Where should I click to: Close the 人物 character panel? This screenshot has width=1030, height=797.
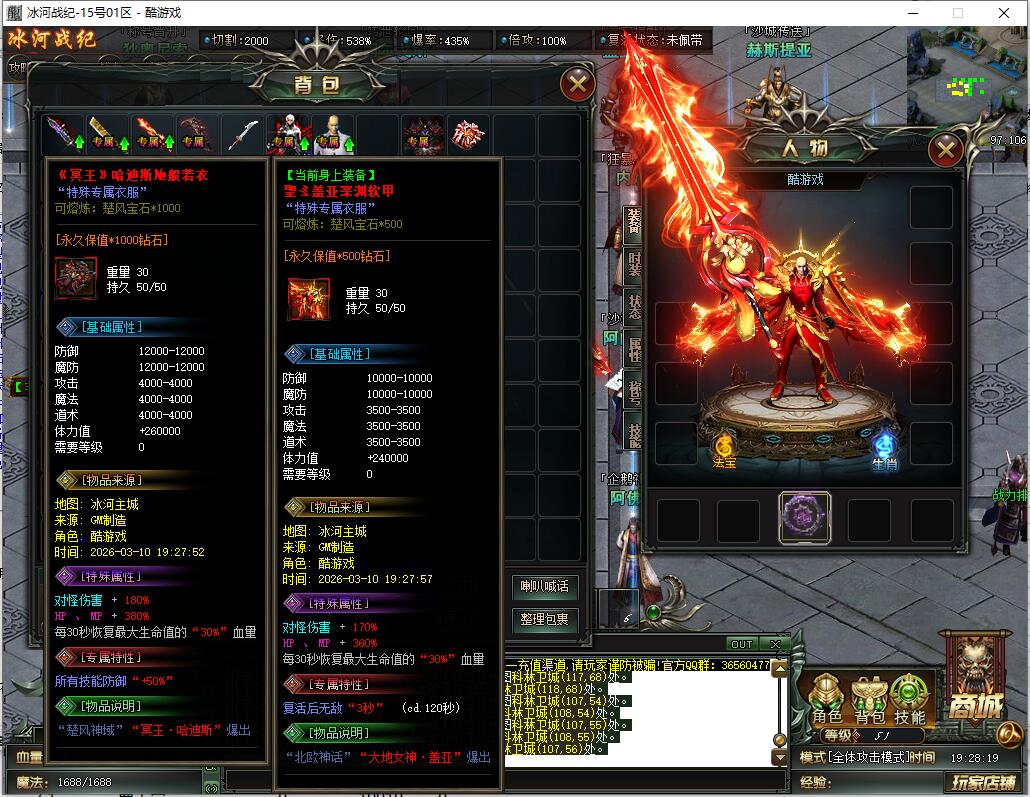tap(945, 151)
